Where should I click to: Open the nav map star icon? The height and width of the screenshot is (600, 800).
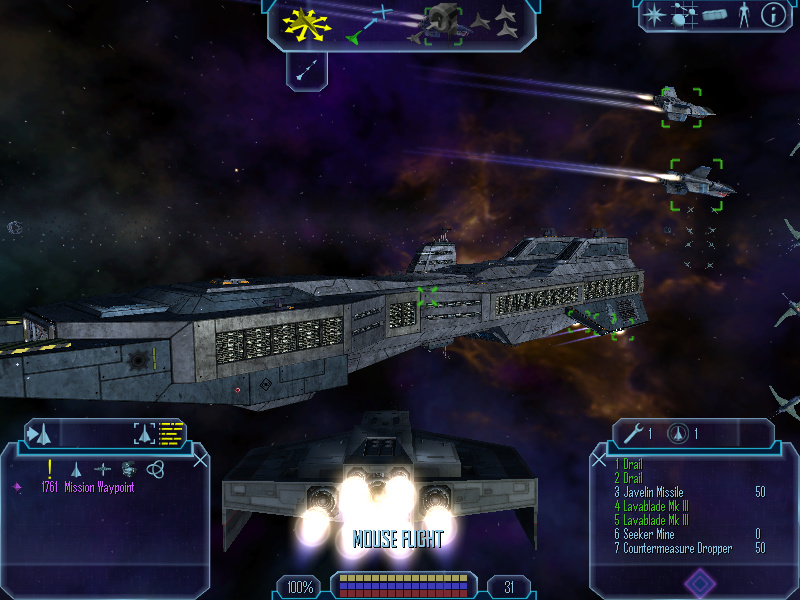click(x=654, y=15)
